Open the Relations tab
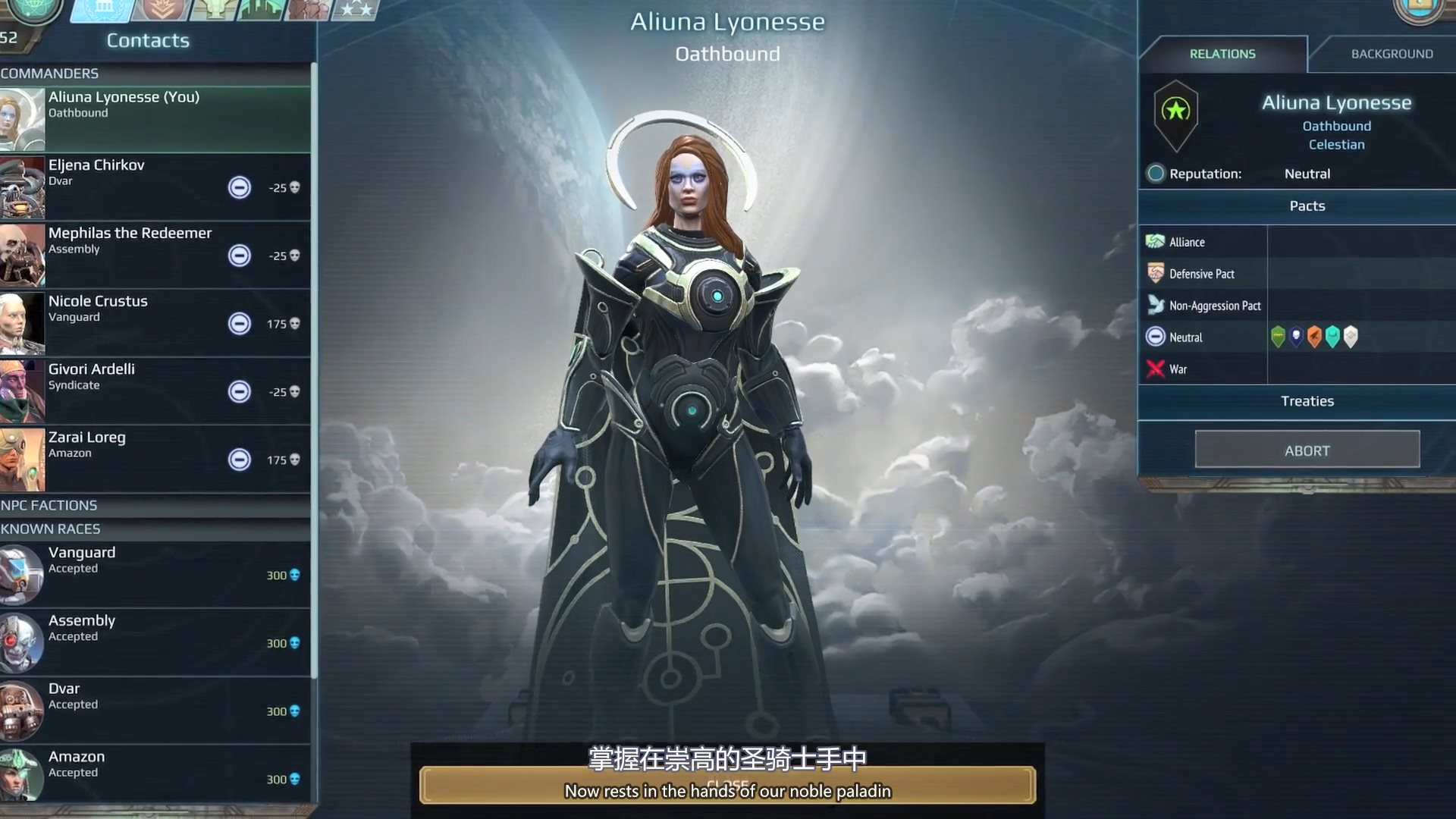 (x=1222, y=53)
